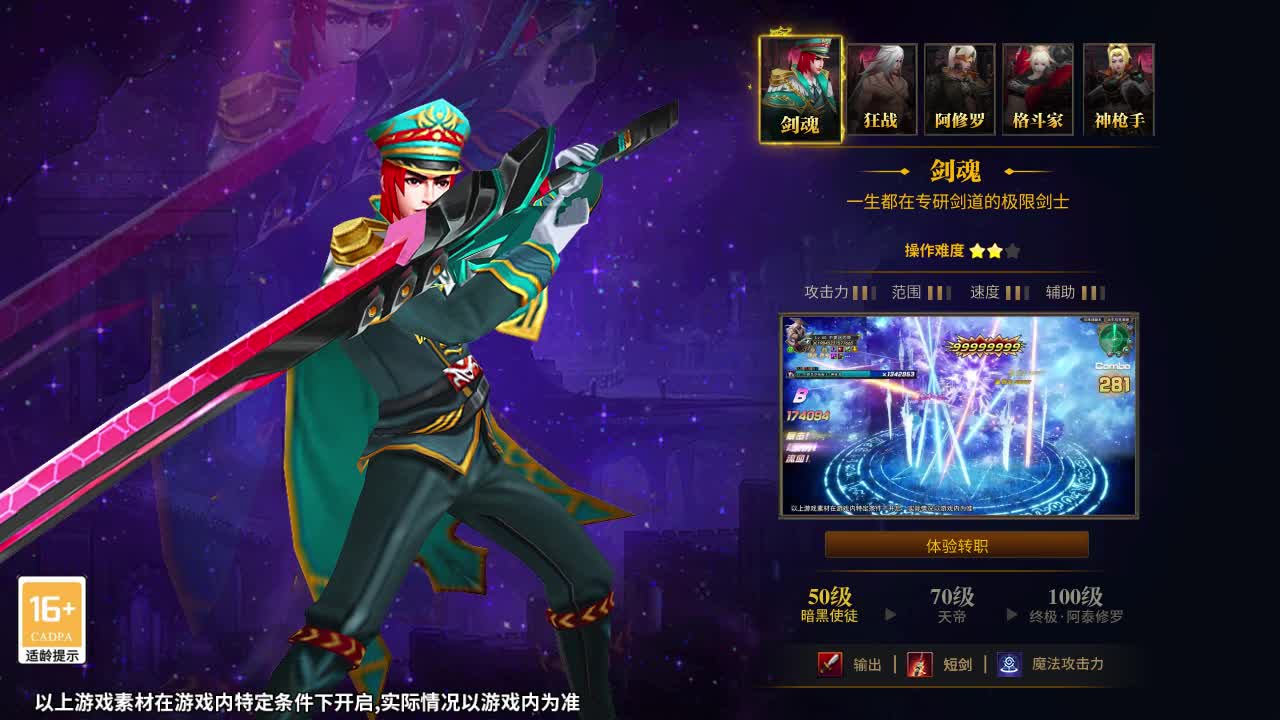Select the 阿修罗 class portrait icon

(958, 86)
